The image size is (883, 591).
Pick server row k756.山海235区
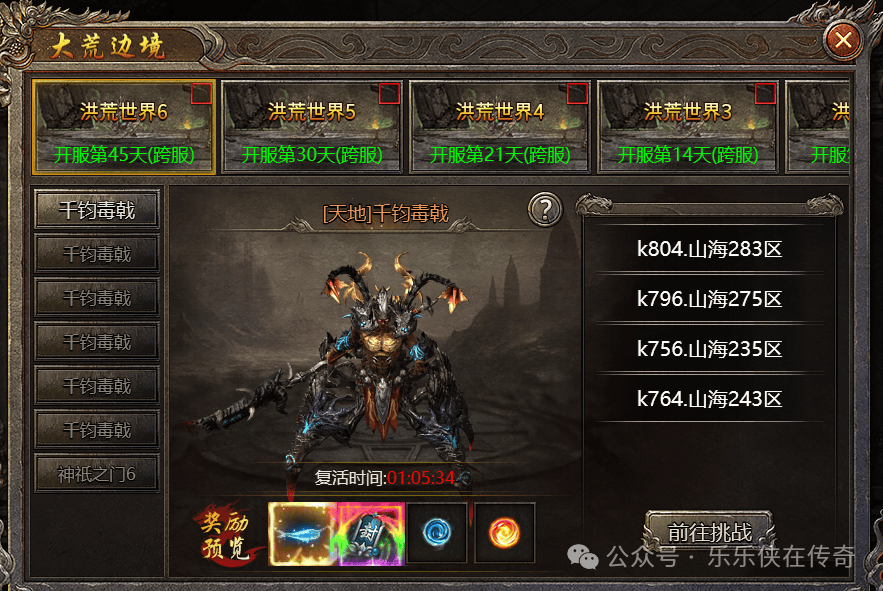709,349
